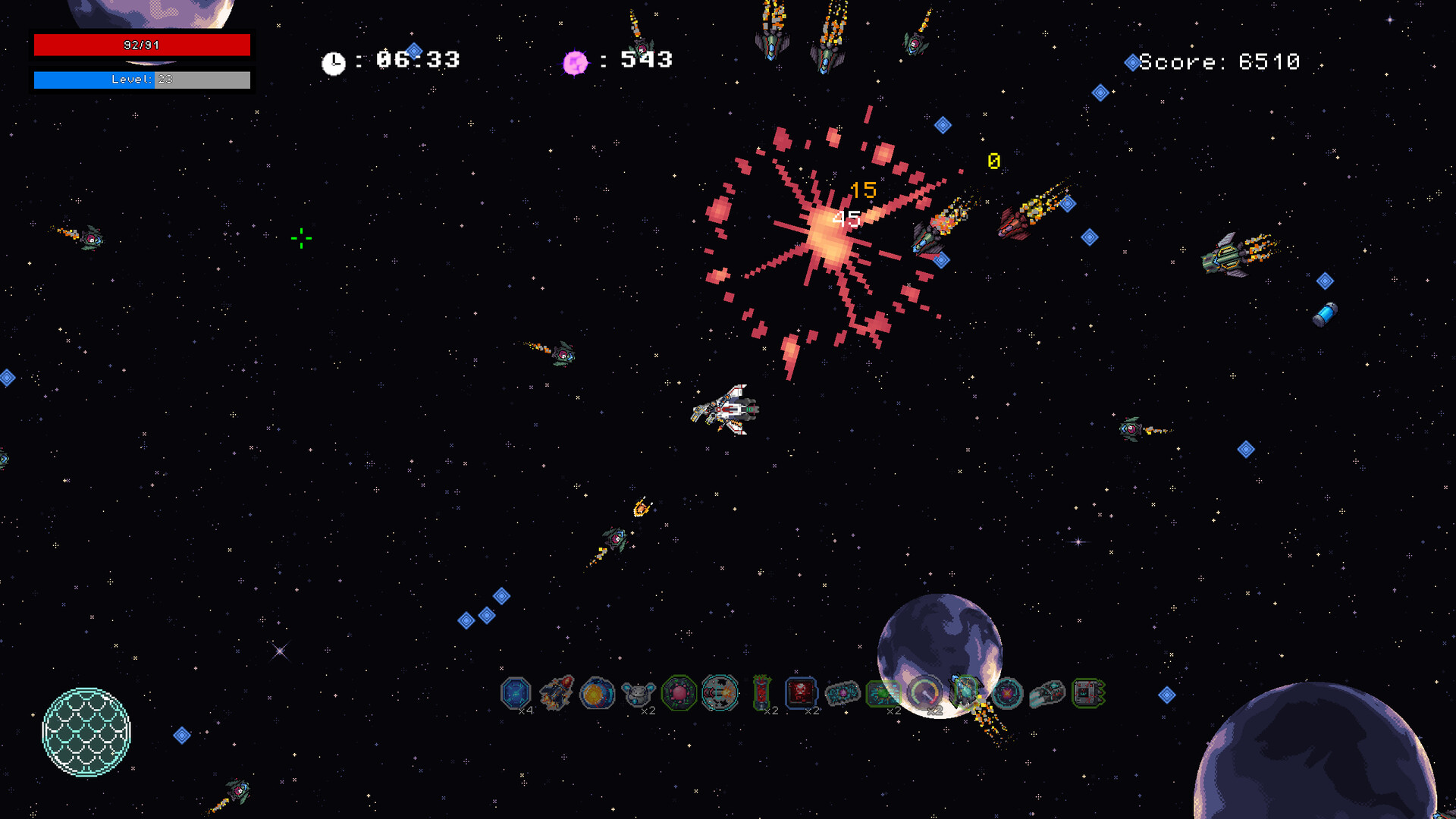Select the pink spore octagon upgrade

(679, 693)
